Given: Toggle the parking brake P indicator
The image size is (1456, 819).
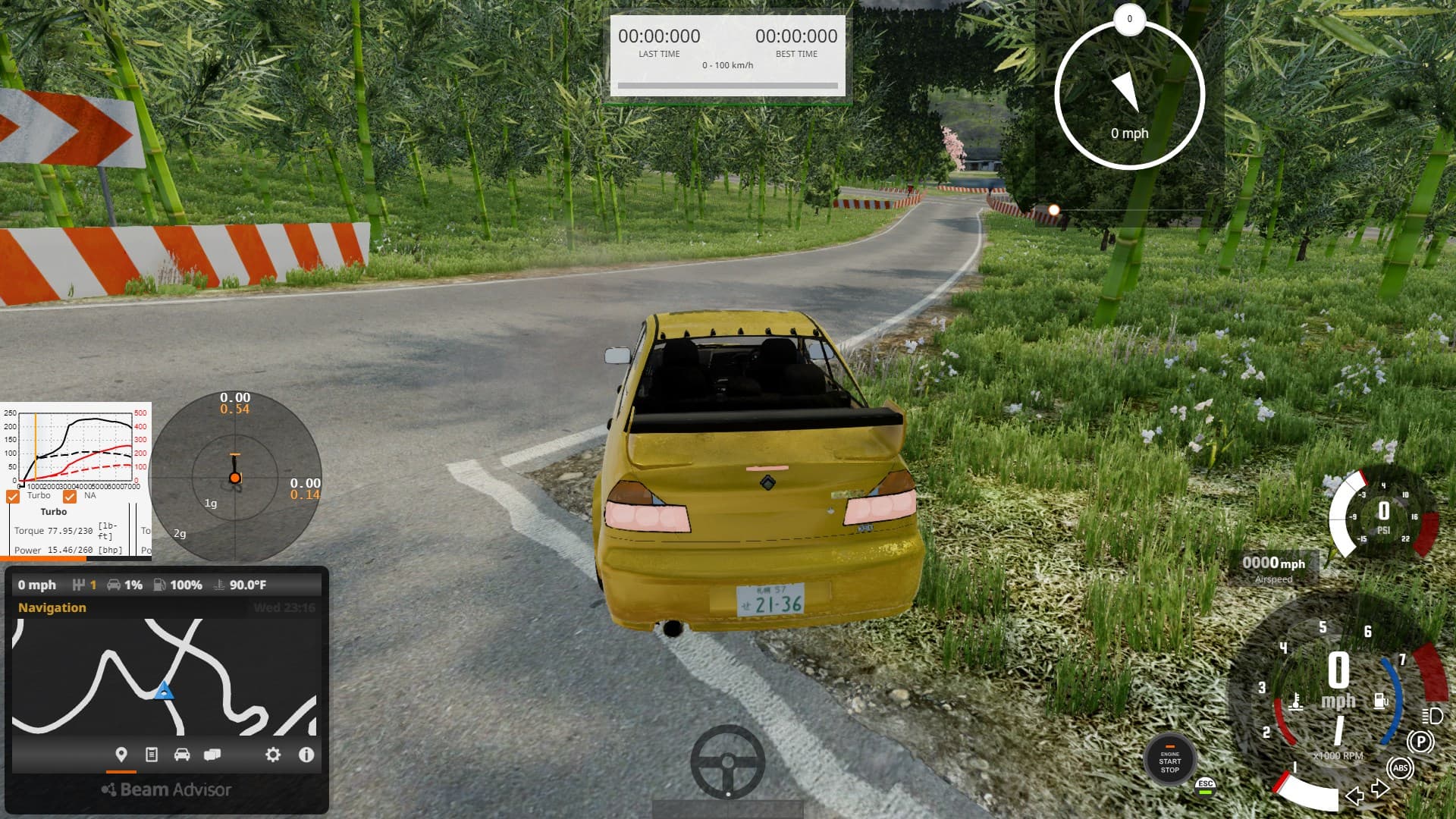Looking at the screenshot, I should pos(1420,741).
